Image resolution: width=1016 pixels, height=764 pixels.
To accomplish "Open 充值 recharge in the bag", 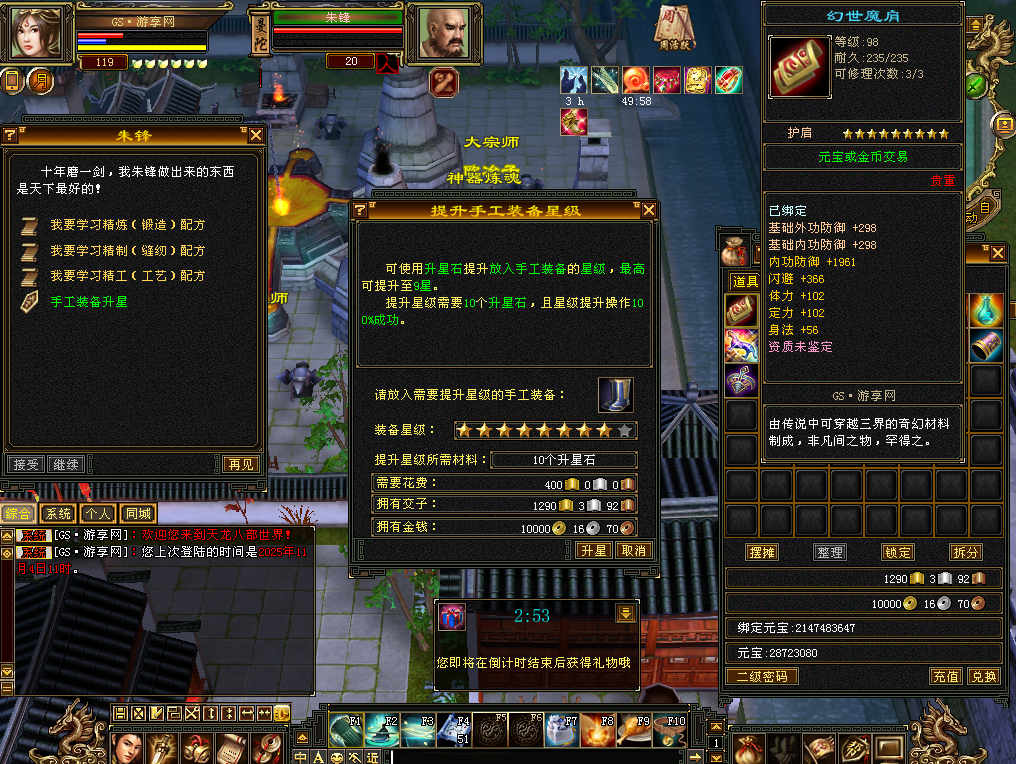I will (x=946, y=677).
